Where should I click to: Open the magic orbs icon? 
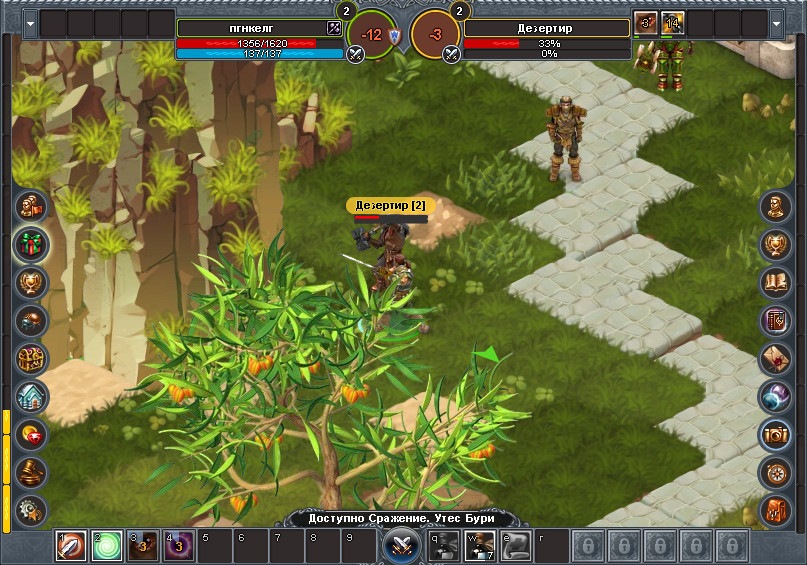point(776,396)
